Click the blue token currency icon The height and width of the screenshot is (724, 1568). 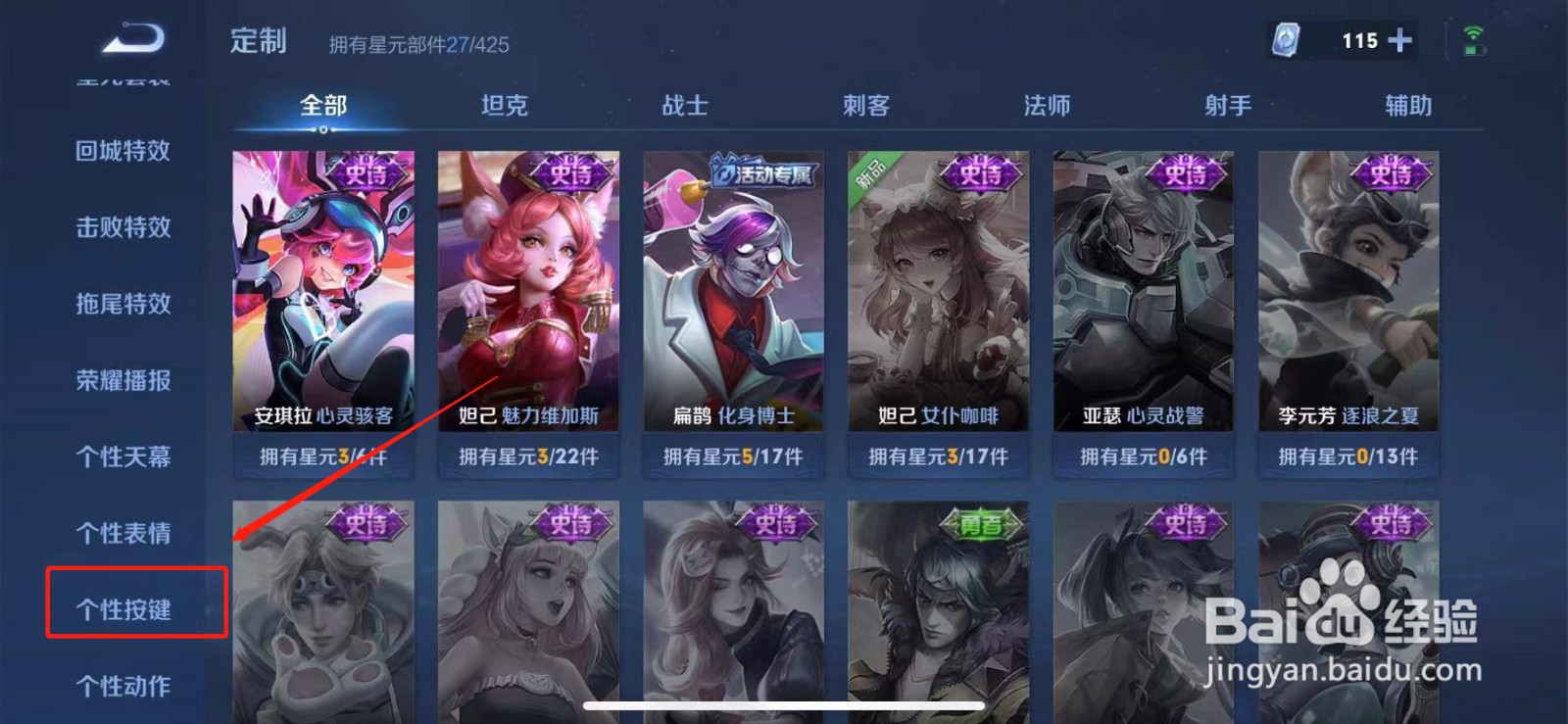pyautogui.click(x=1287, y=39)
